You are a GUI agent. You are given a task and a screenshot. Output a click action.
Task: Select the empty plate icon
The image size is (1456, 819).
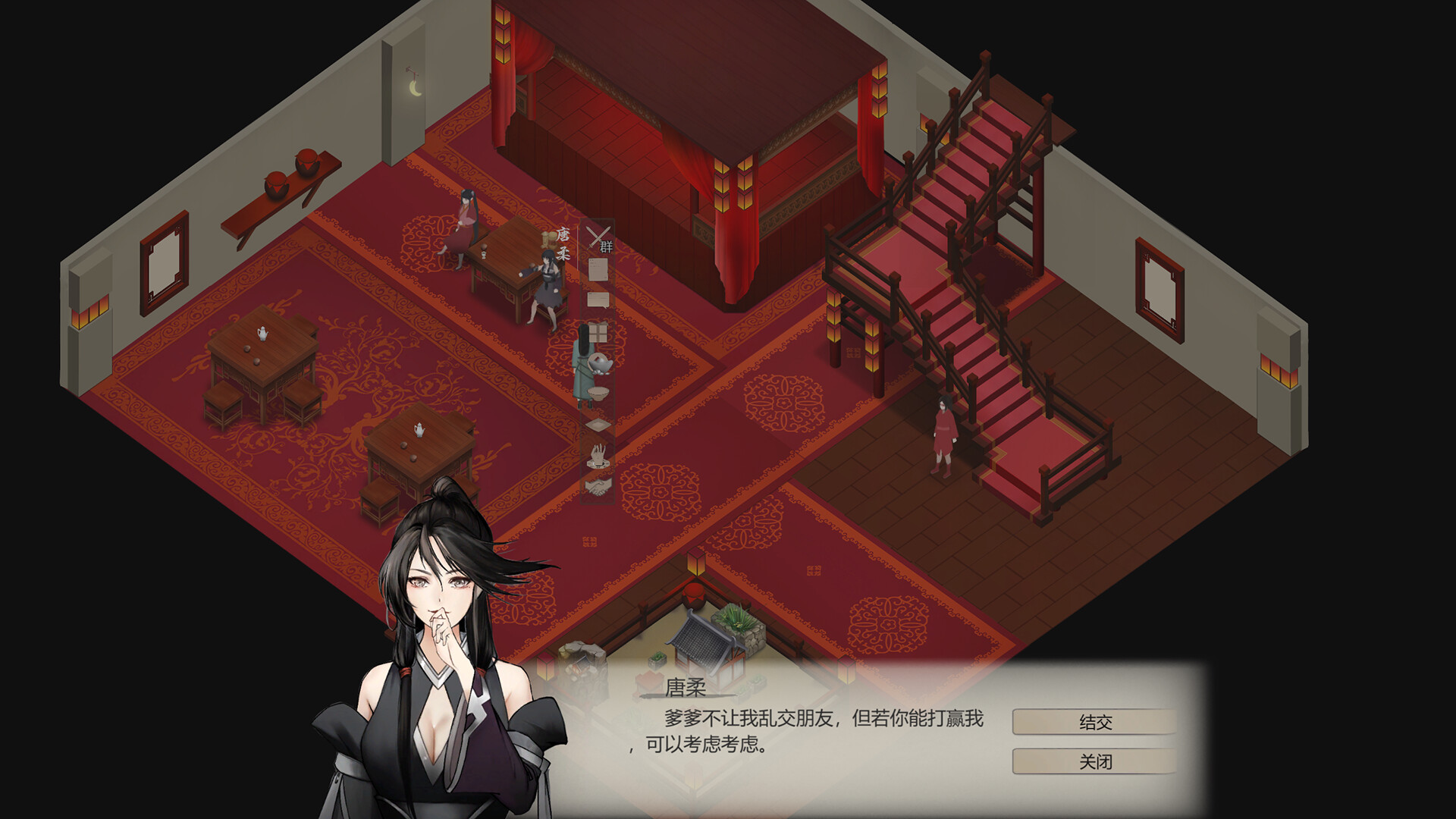pos(598,424)
